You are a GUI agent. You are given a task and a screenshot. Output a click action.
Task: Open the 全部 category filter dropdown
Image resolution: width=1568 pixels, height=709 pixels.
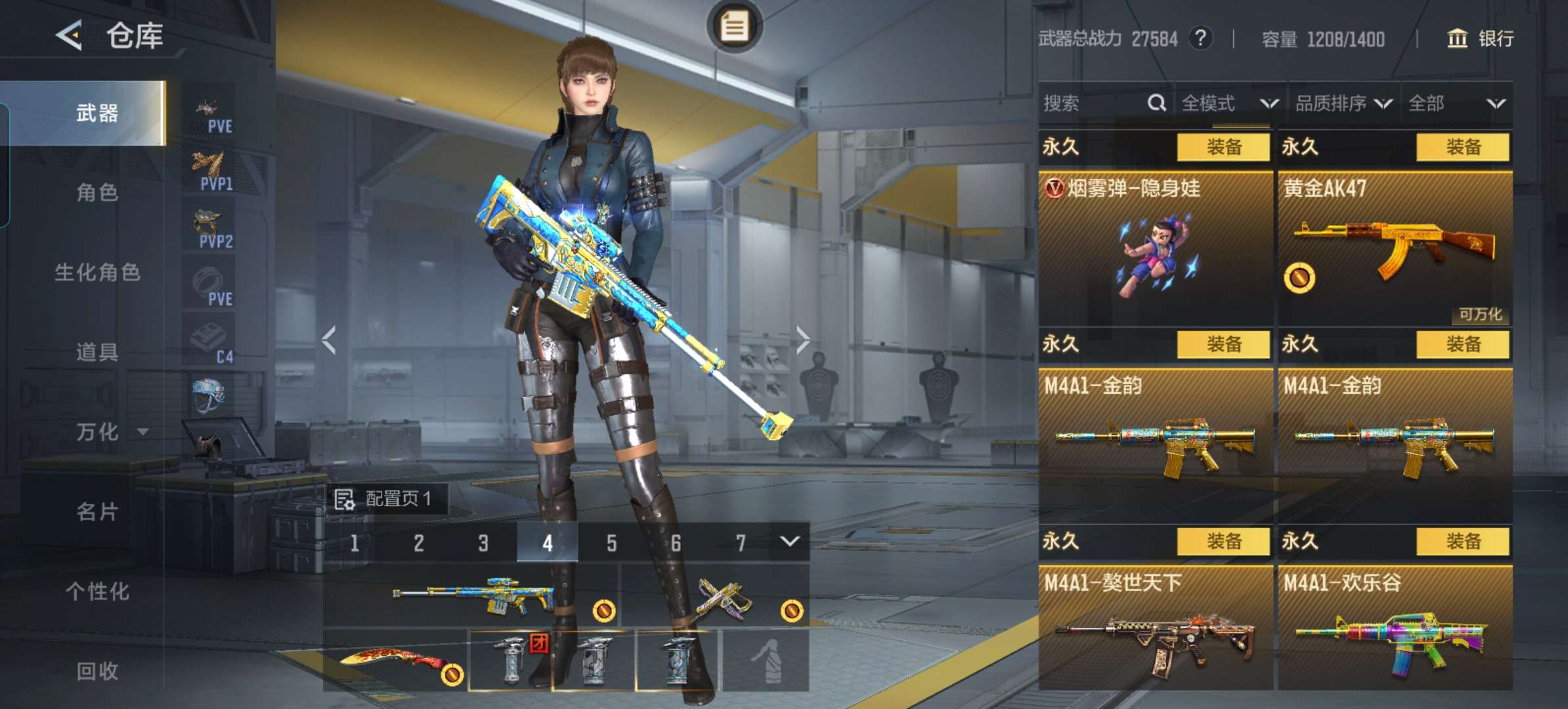click(x=1456, y=104)
